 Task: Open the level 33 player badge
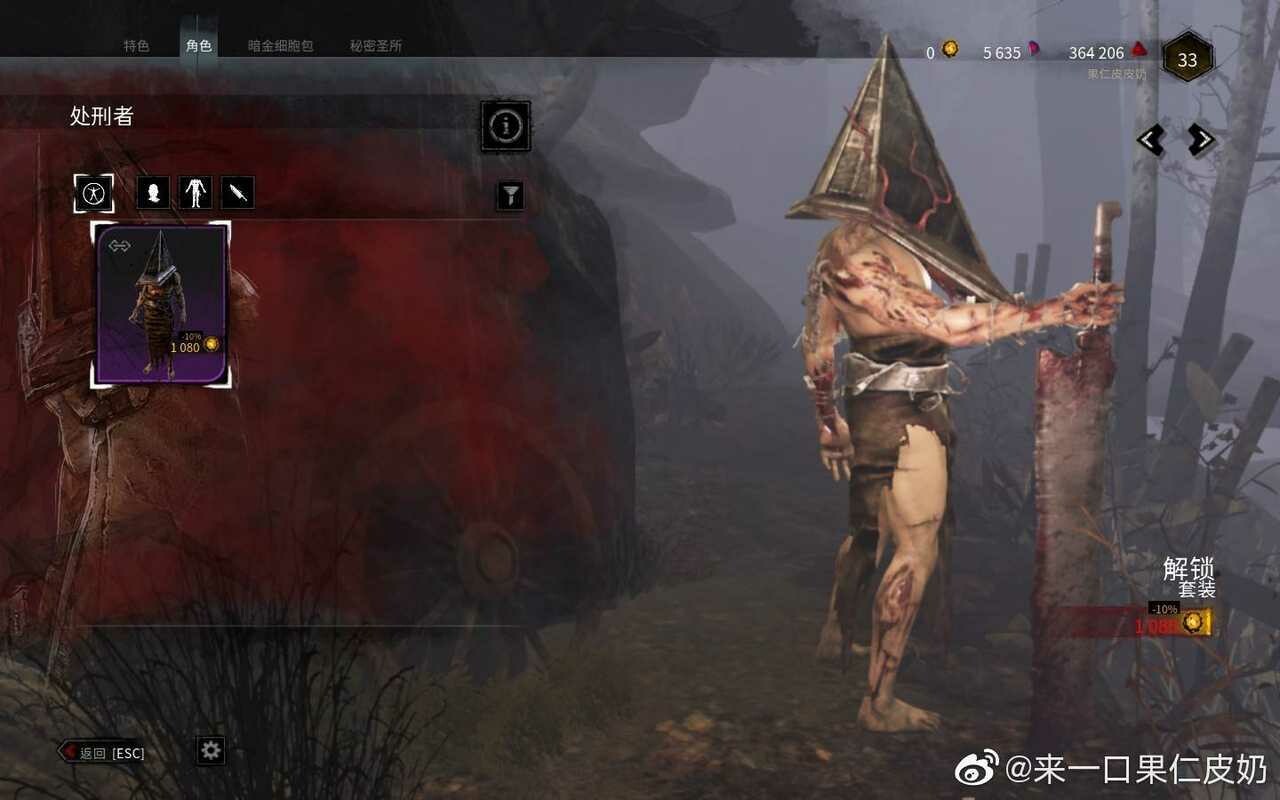tap(1187, 60)
